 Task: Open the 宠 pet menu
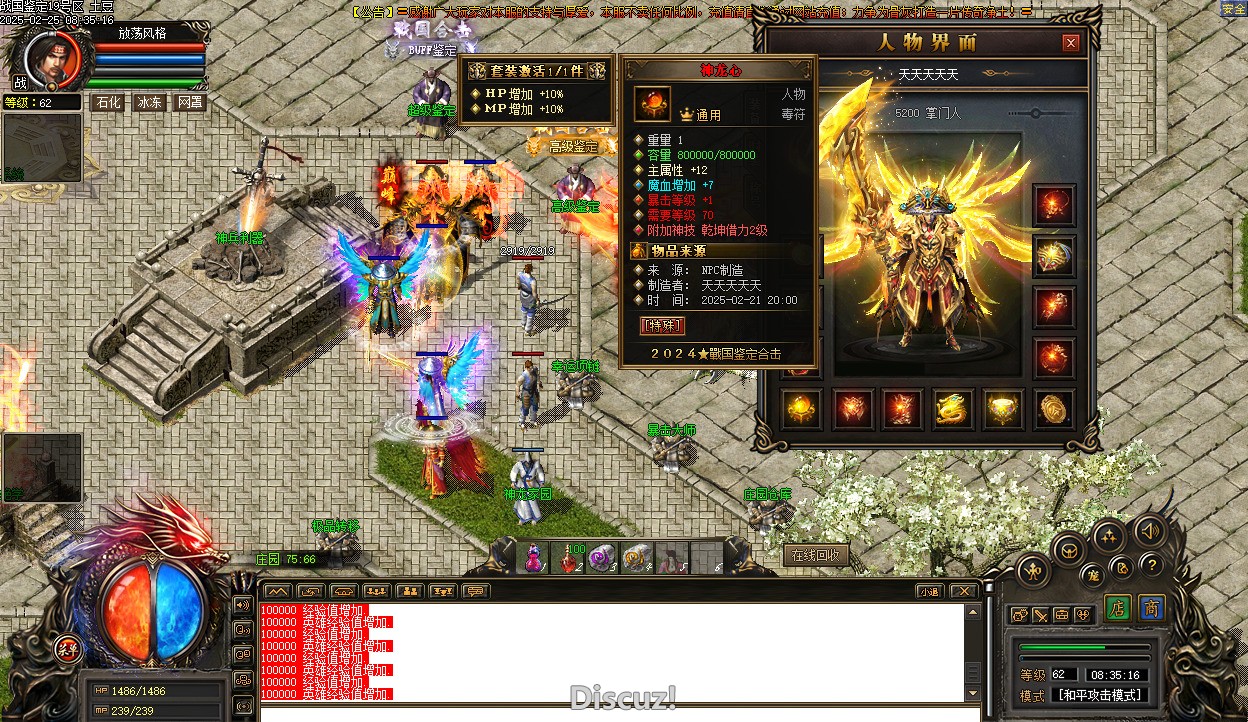[x=1094, y=574]
